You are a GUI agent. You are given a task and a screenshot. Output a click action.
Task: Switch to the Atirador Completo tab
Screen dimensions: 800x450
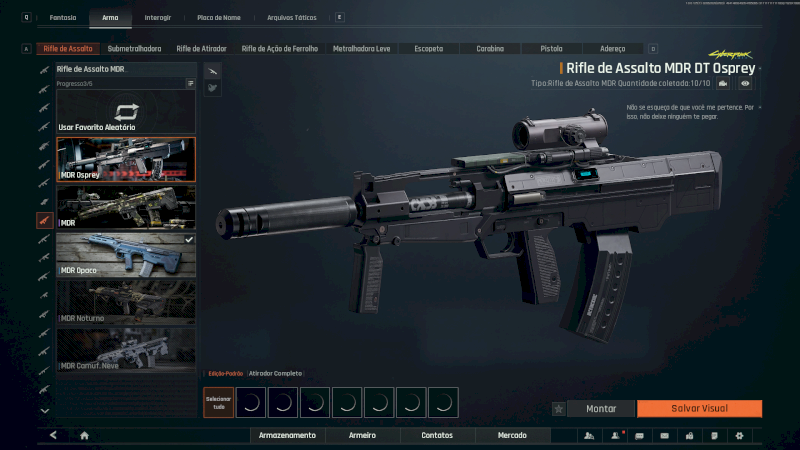click(275, 373)
